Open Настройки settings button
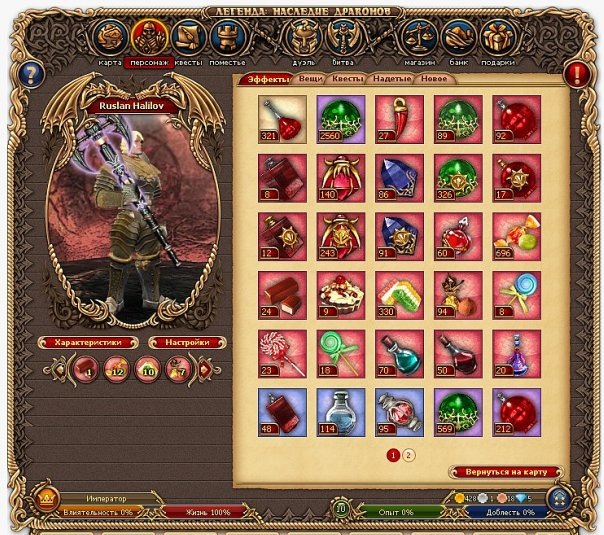604x535 pixels. [183, 342]
